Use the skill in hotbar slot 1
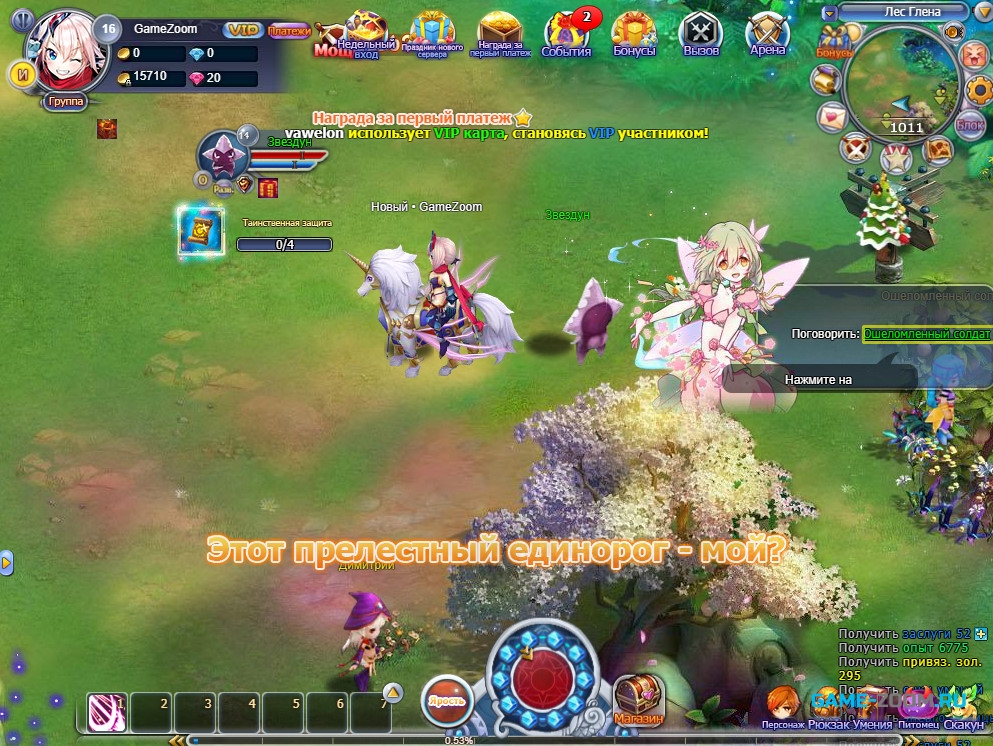The height and width of the screenshot is (746, 993). (x=106, y=713)
